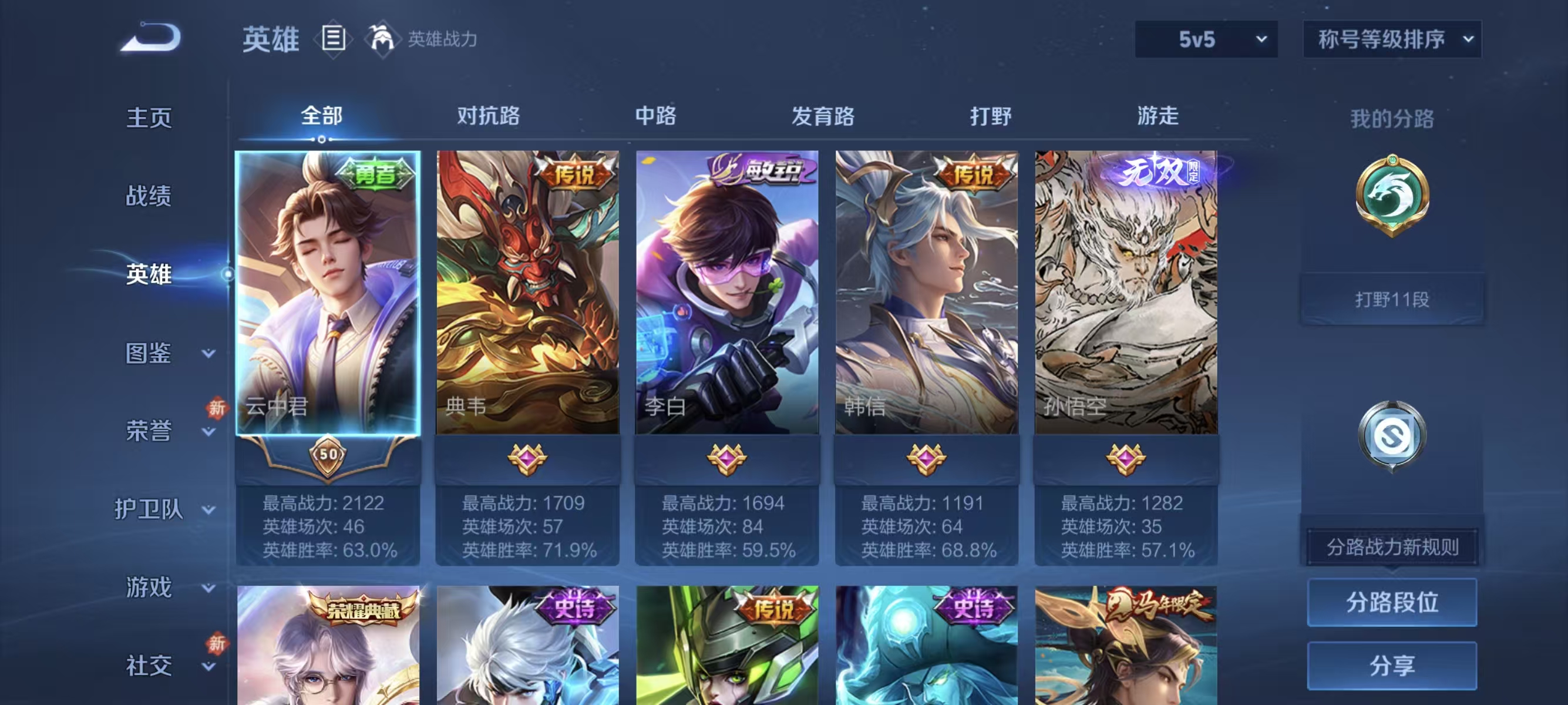This screenshot has width=1568, height=705.
Task: Click the hero list icon beside the 英雄 title
Action: tap(332, 38)
